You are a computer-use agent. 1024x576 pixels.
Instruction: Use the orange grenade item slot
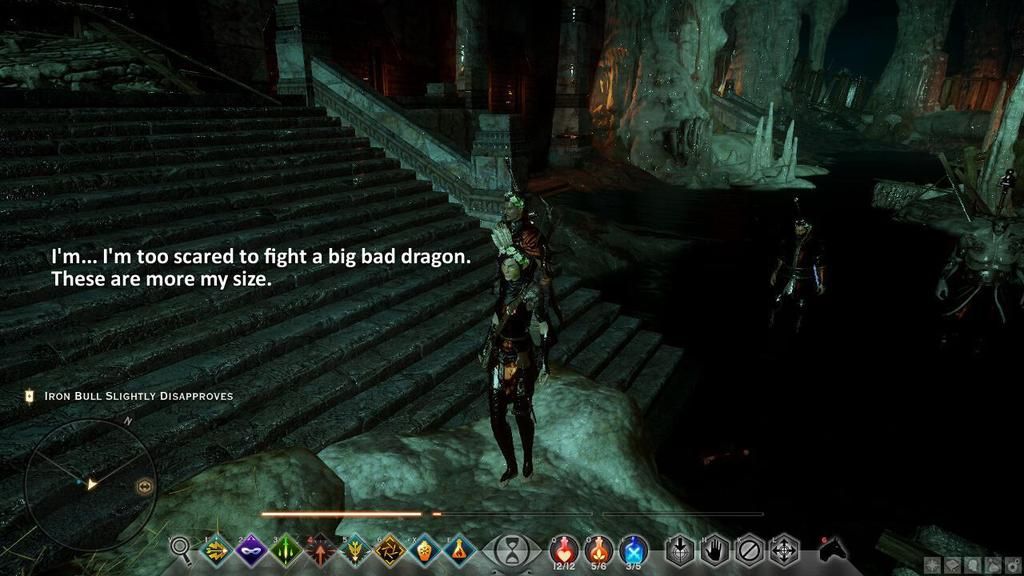pos(424,549)
